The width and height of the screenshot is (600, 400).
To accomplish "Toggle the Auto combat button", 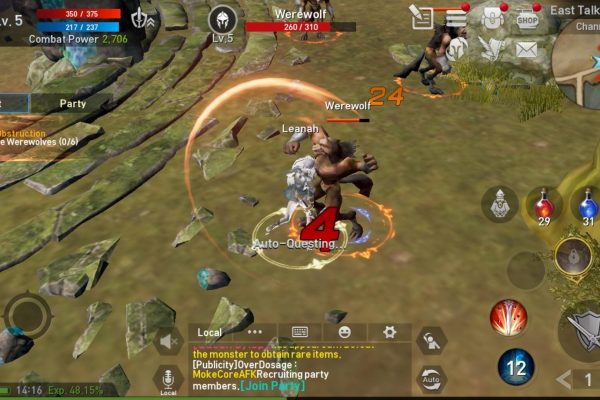I will 431,379.
